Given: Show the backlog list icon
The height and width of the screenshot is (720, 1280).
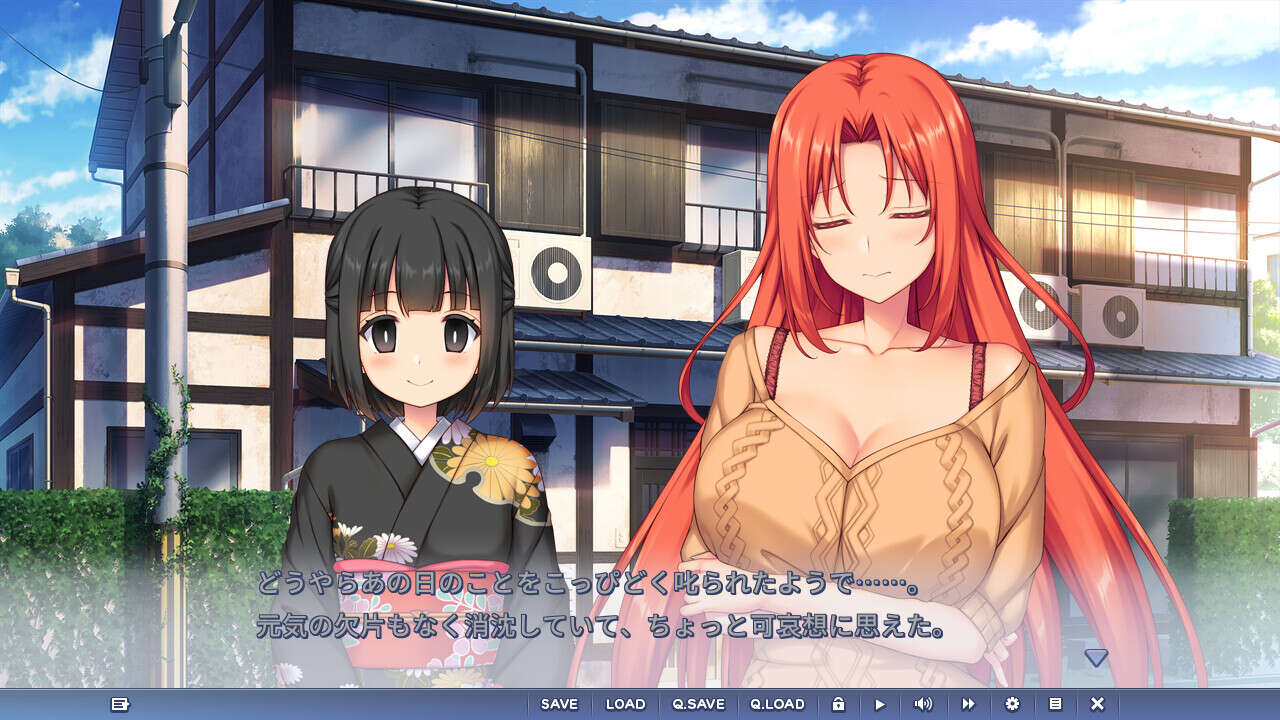Looking at the screenshot, I should [1055, 704].
